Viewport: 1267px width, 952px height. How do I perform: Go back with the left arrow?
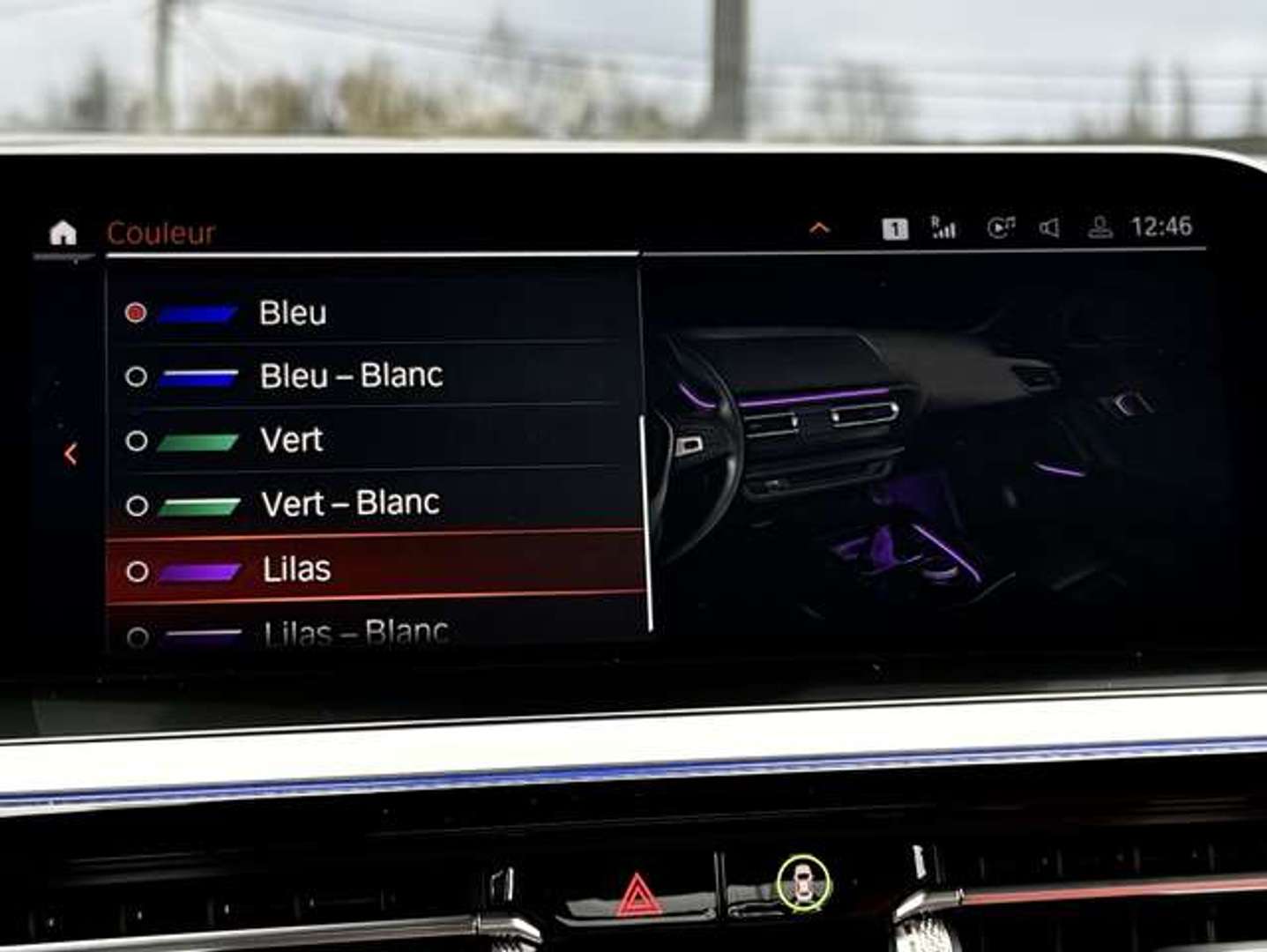[x=71, y=454]
